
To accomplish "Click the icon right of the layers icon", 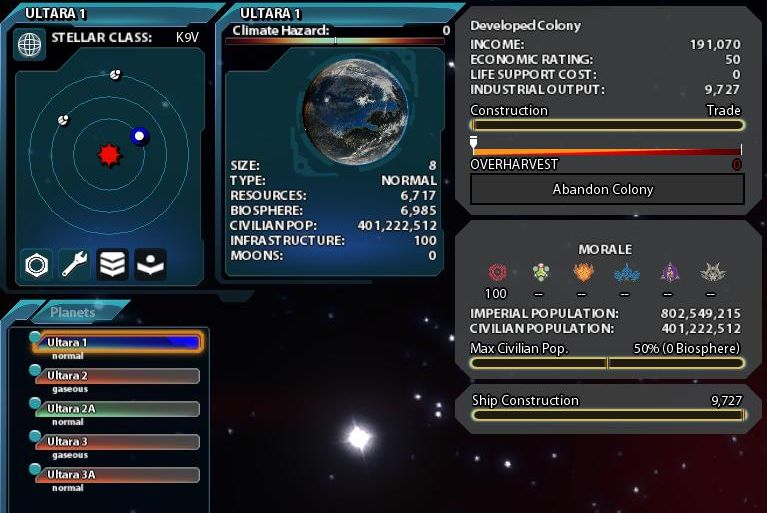I will click(150, 264).
